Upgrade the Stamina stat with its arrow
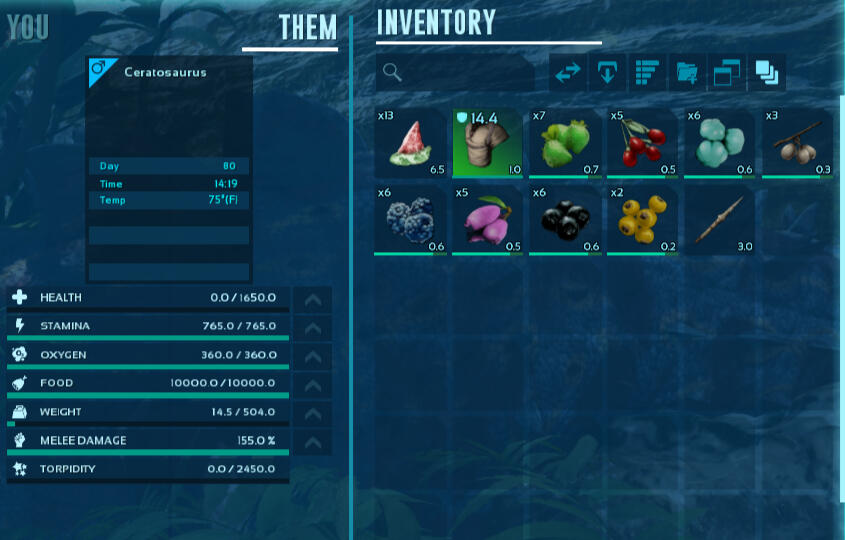This screenshot has width=845, height=540. click(312, 327)
